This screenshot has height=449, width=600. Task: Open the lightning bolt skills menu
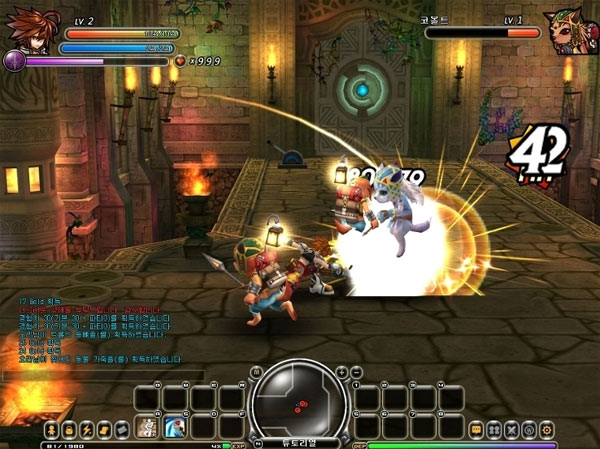(86, 429)
